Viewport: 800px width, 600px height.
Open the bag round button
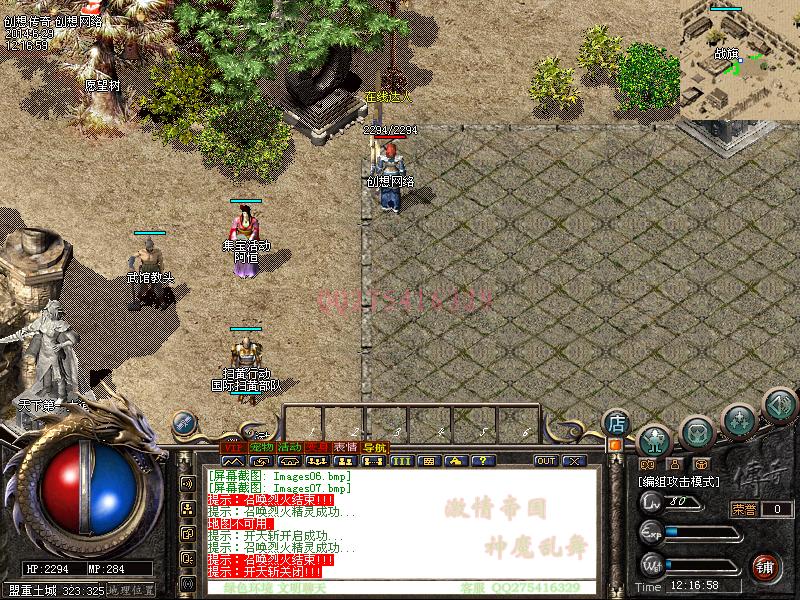pos(698,432)
